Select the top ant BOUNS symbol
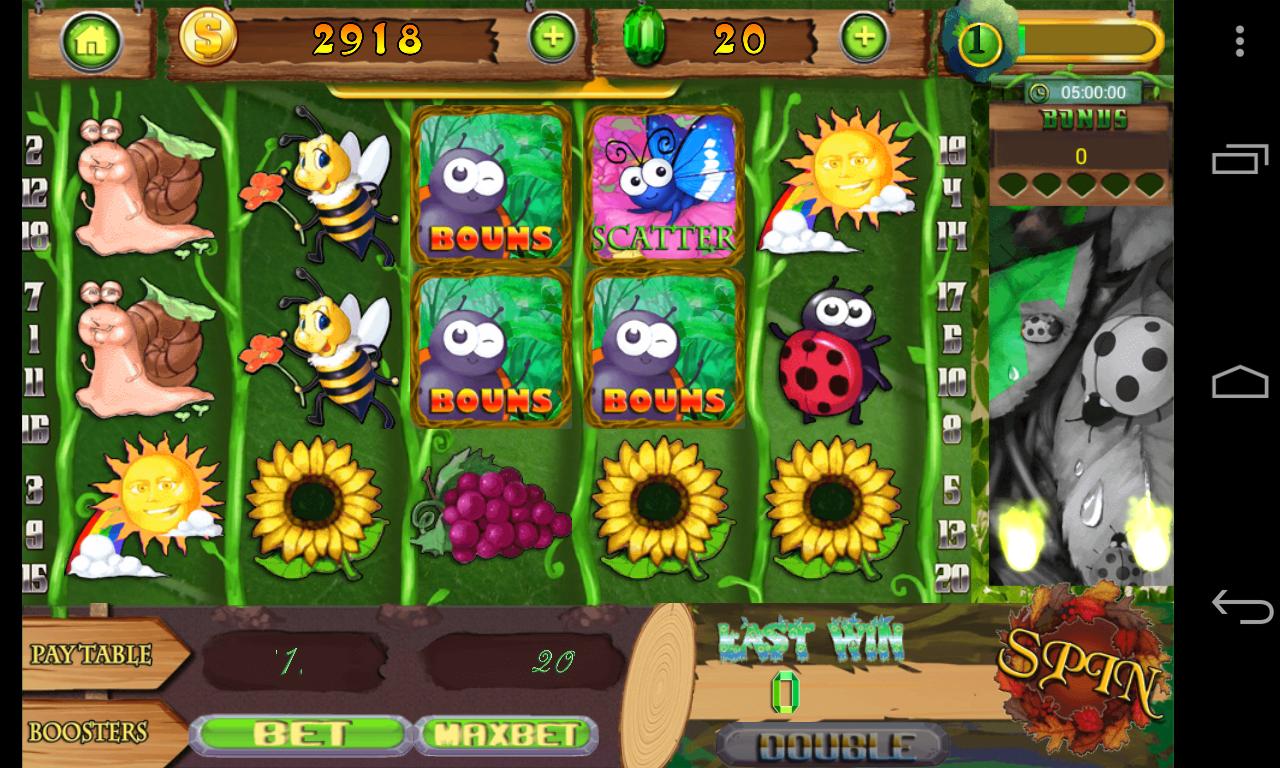 coord(491,188)
